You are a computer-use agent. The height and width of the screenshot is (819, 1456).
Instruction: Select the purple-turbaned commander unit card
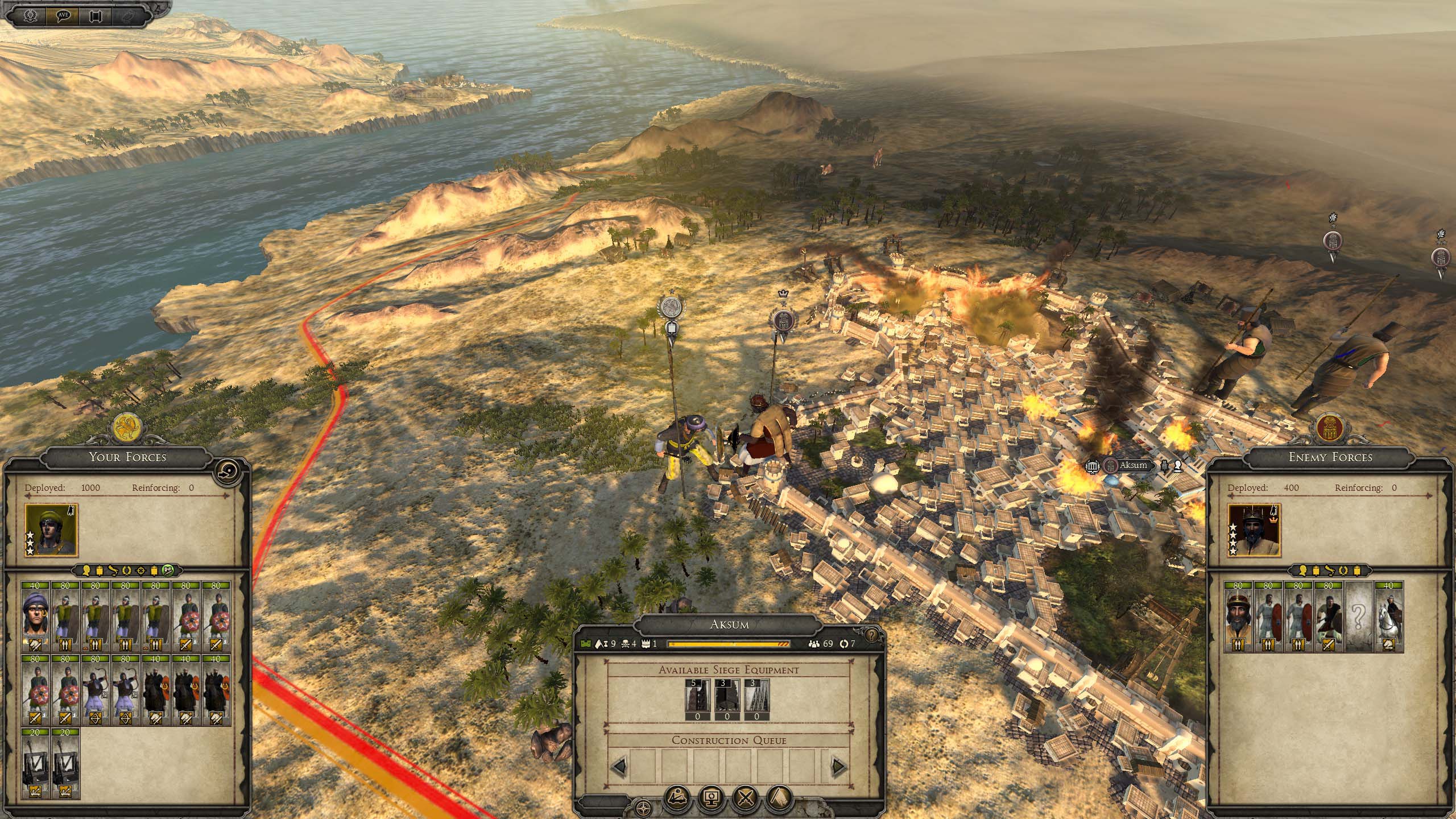click(x=36, y=616)
